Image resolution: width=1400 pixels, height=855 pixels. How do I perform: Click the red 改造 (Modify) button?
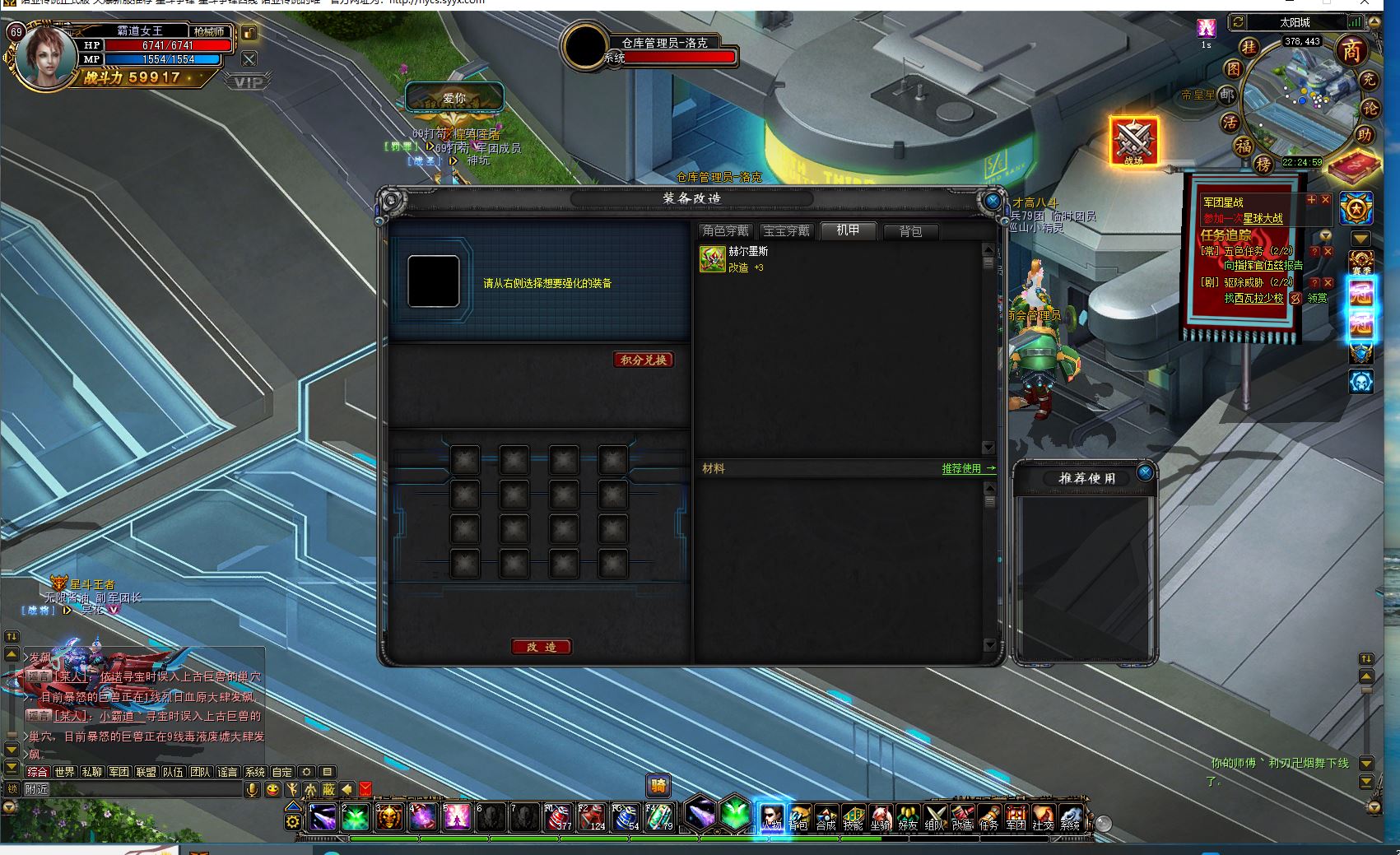click(542, 647)
